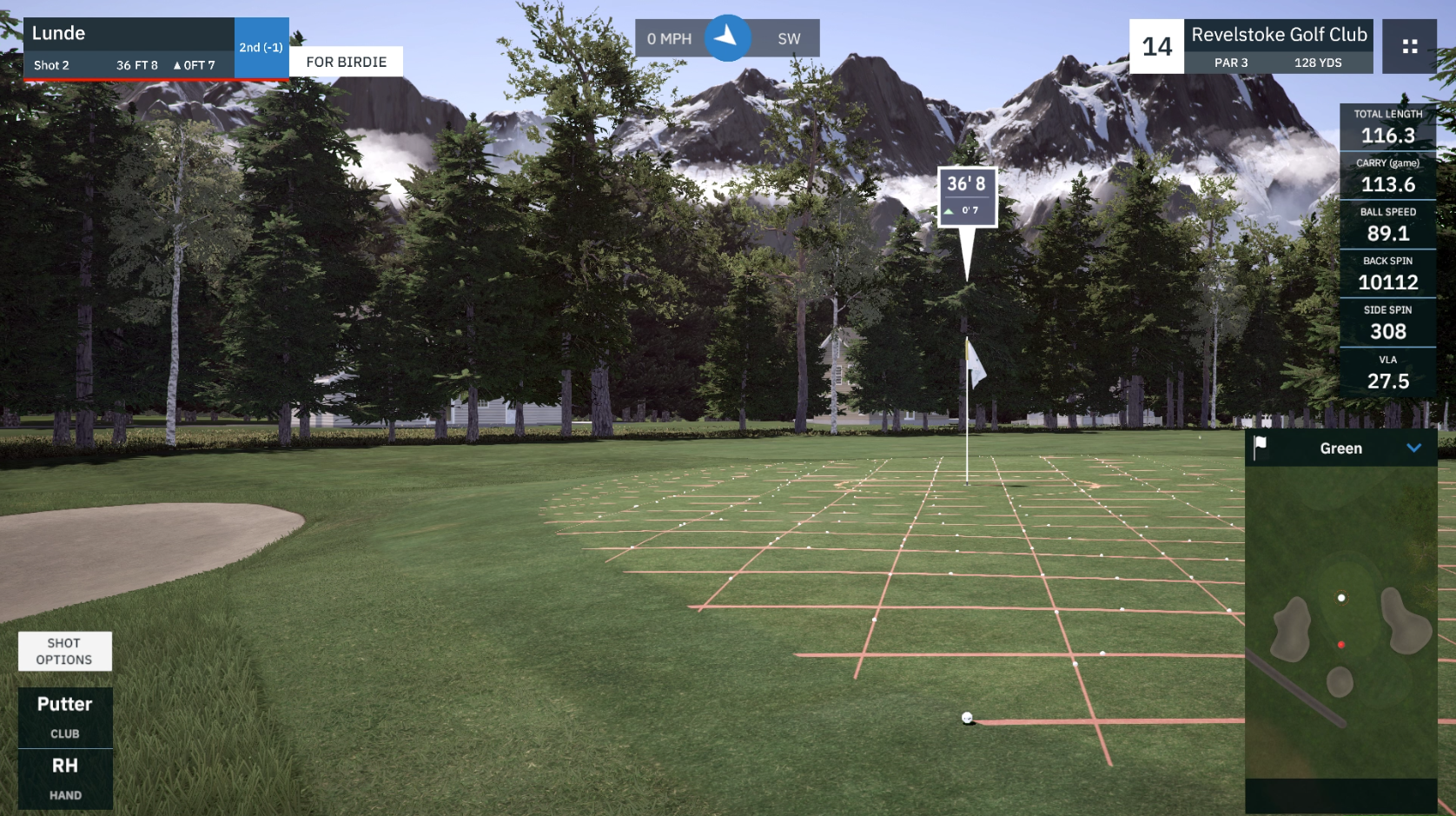Open the Shot Options panel
Viewport: 1456px width, 816px height.
[x=64, y=651]
